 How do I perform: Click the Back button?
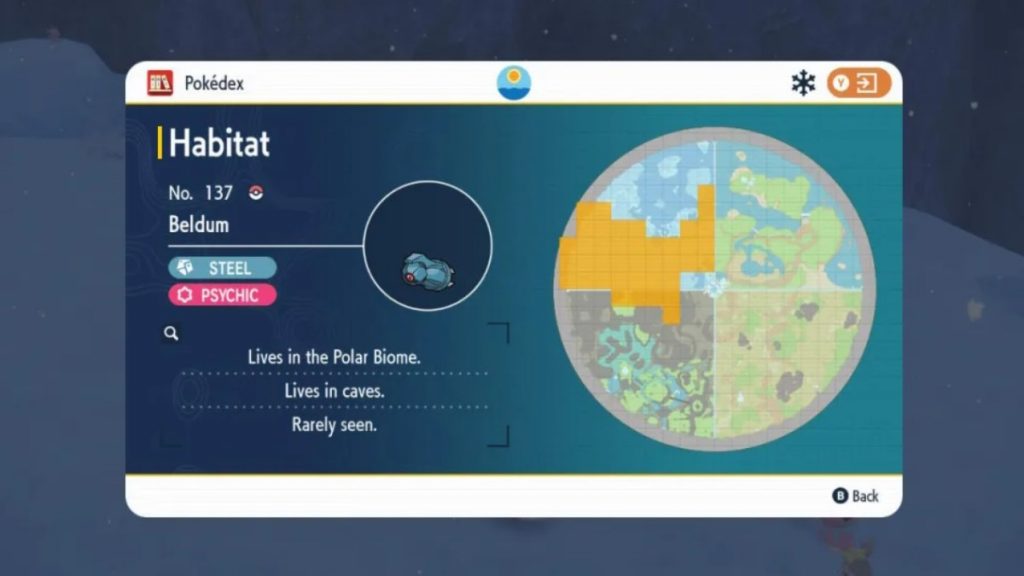(855, 496)
